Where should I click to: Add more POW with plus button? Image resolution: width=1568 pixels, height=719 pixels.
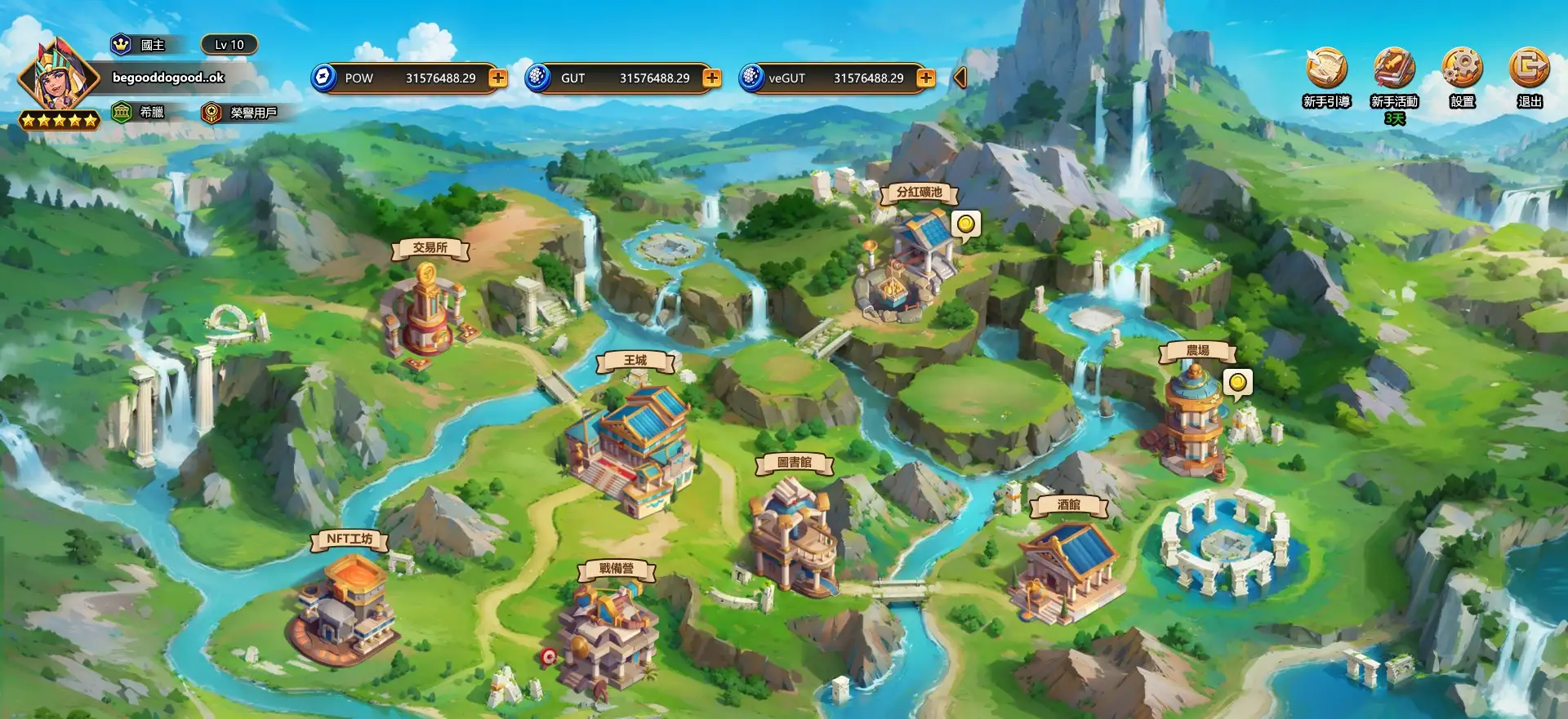pyautogui.click(x=498, y=78)
